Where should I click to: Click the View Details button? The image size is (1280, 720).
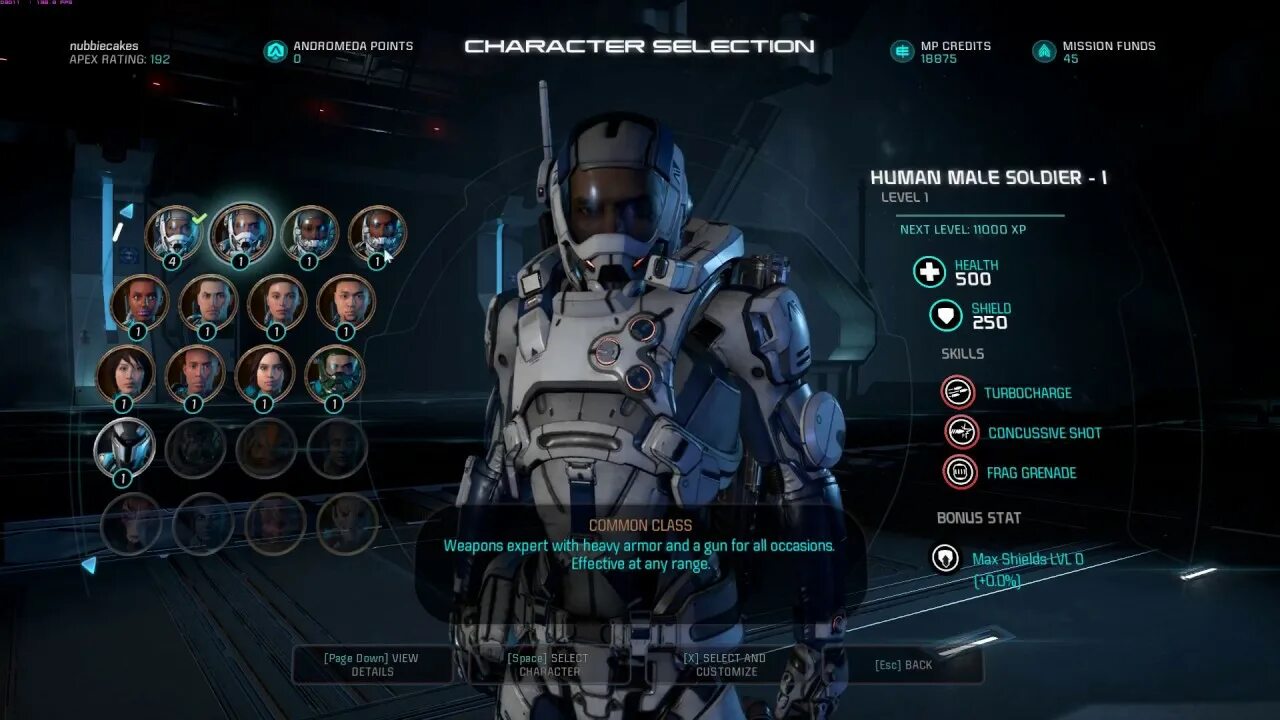[x=371, y=665]
